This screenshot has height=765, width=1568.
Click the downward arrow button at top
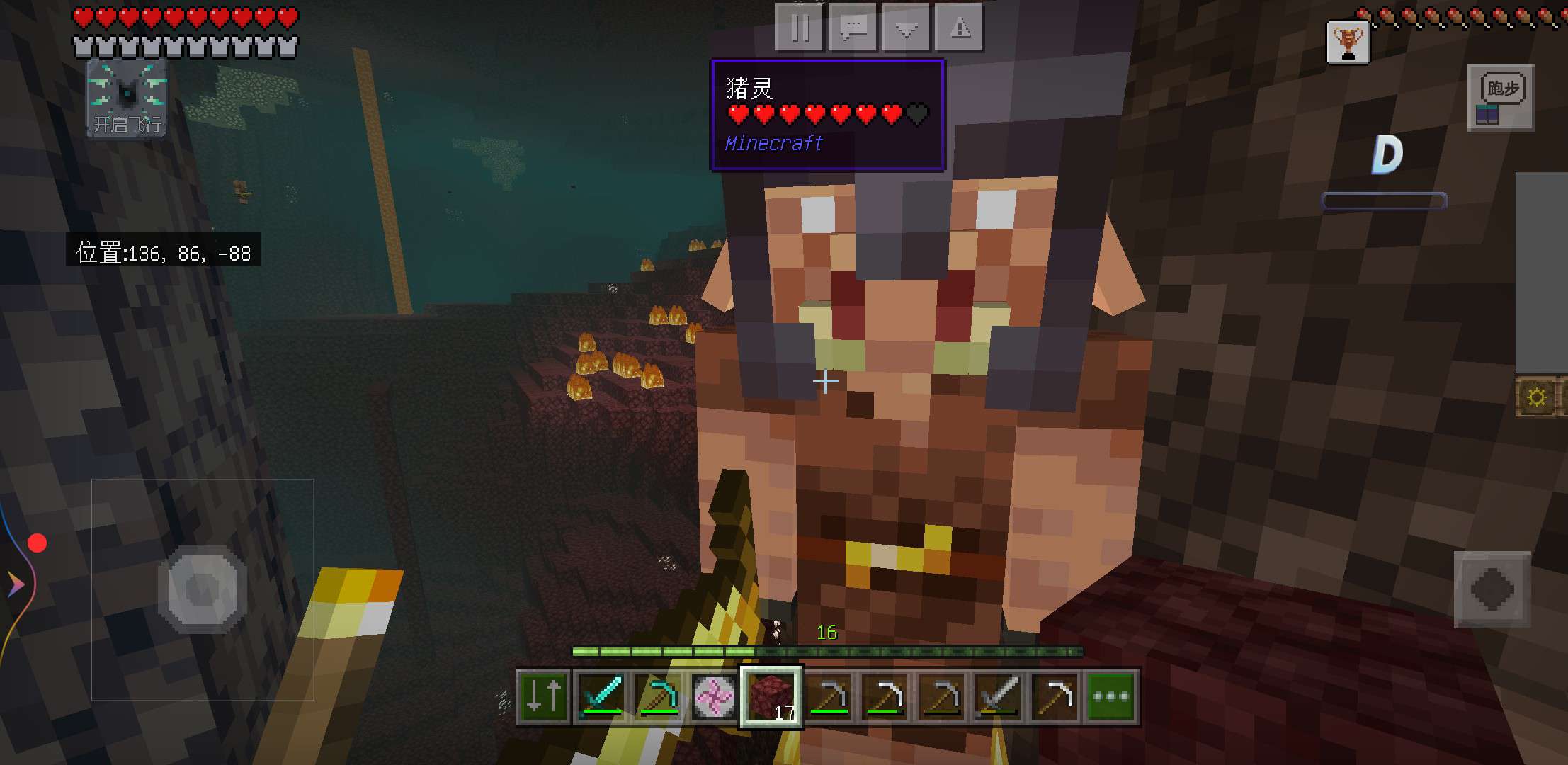(907, 28)
